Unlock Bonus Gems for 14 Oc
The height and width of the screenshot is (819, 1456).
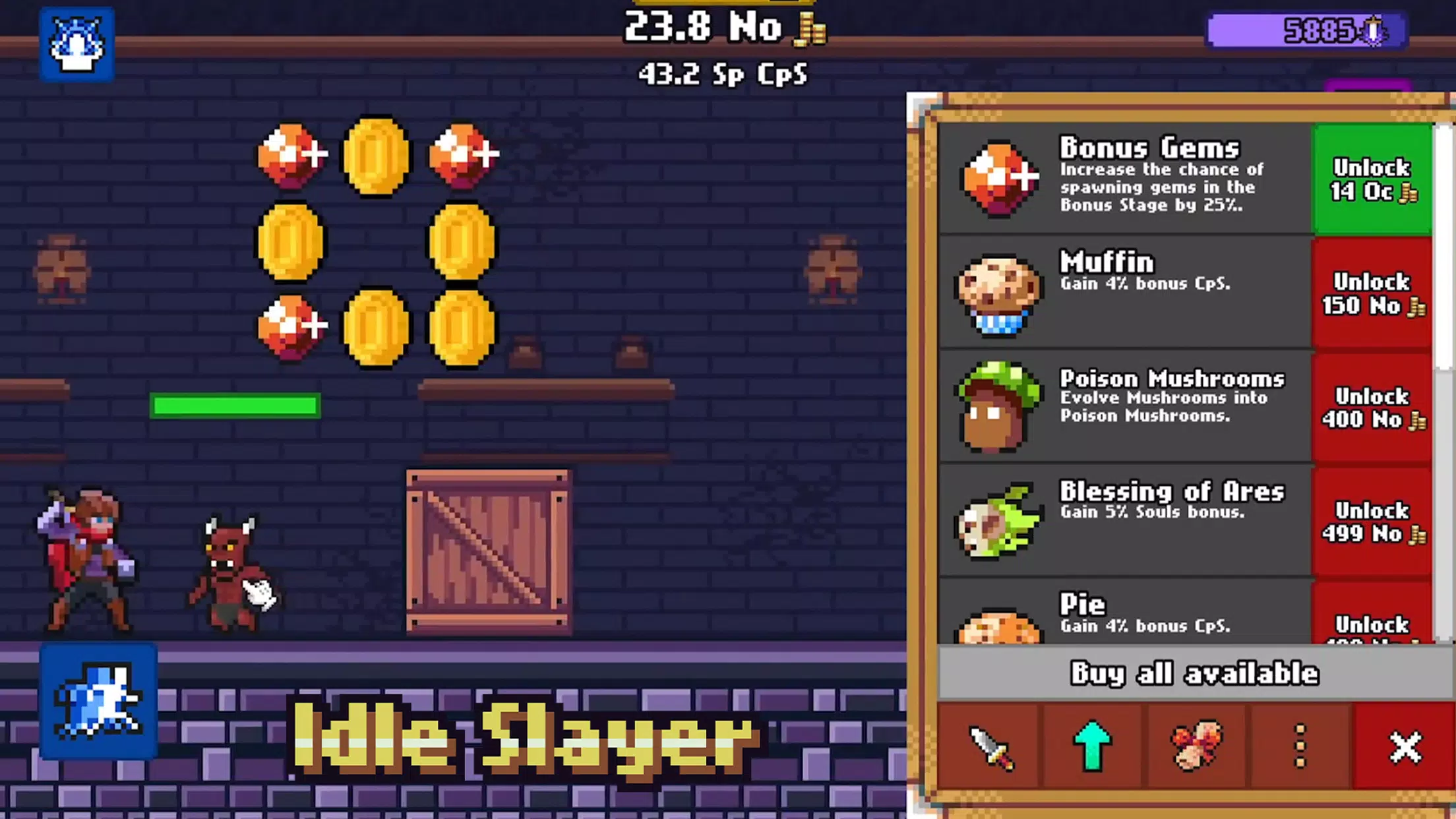point(1372,179)
